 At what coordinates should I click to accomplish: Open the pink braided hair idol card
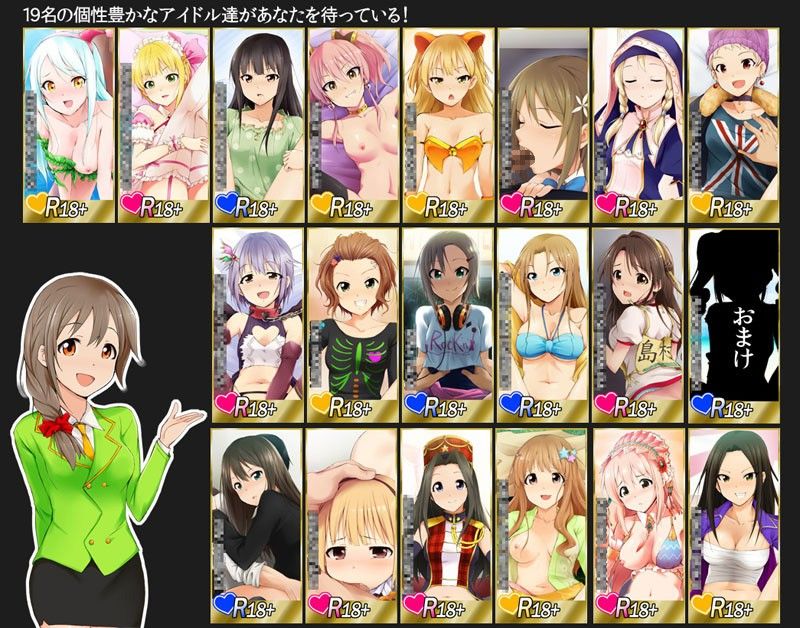[x=638, y=522]
